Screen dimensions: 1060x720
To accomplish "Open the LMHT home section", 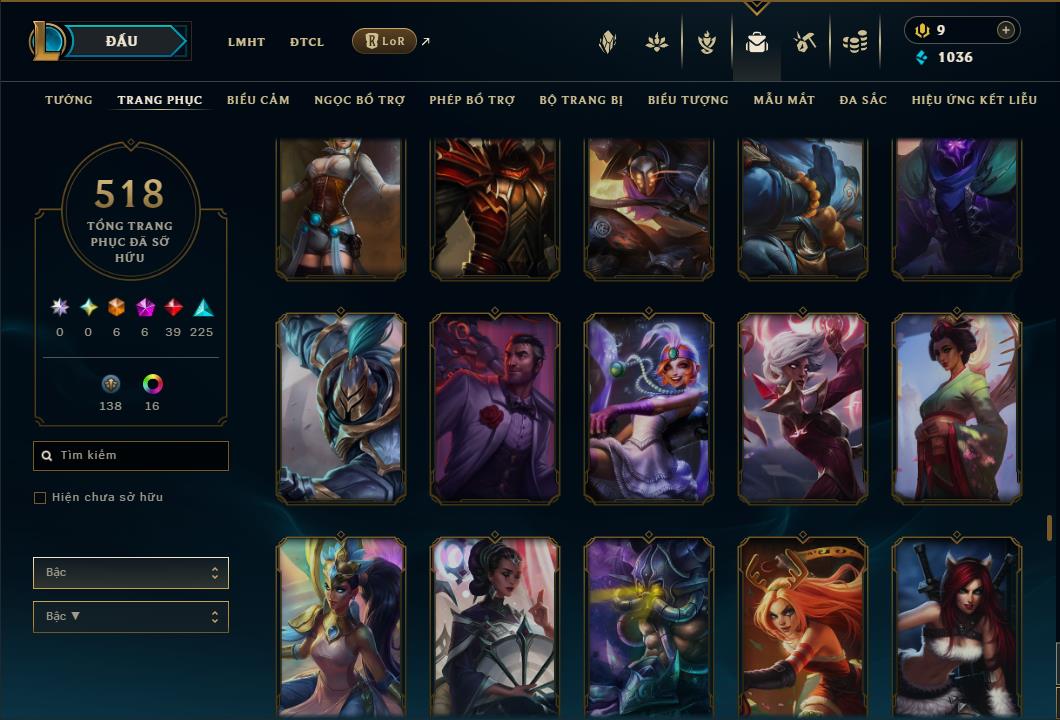I will point(246,42).
